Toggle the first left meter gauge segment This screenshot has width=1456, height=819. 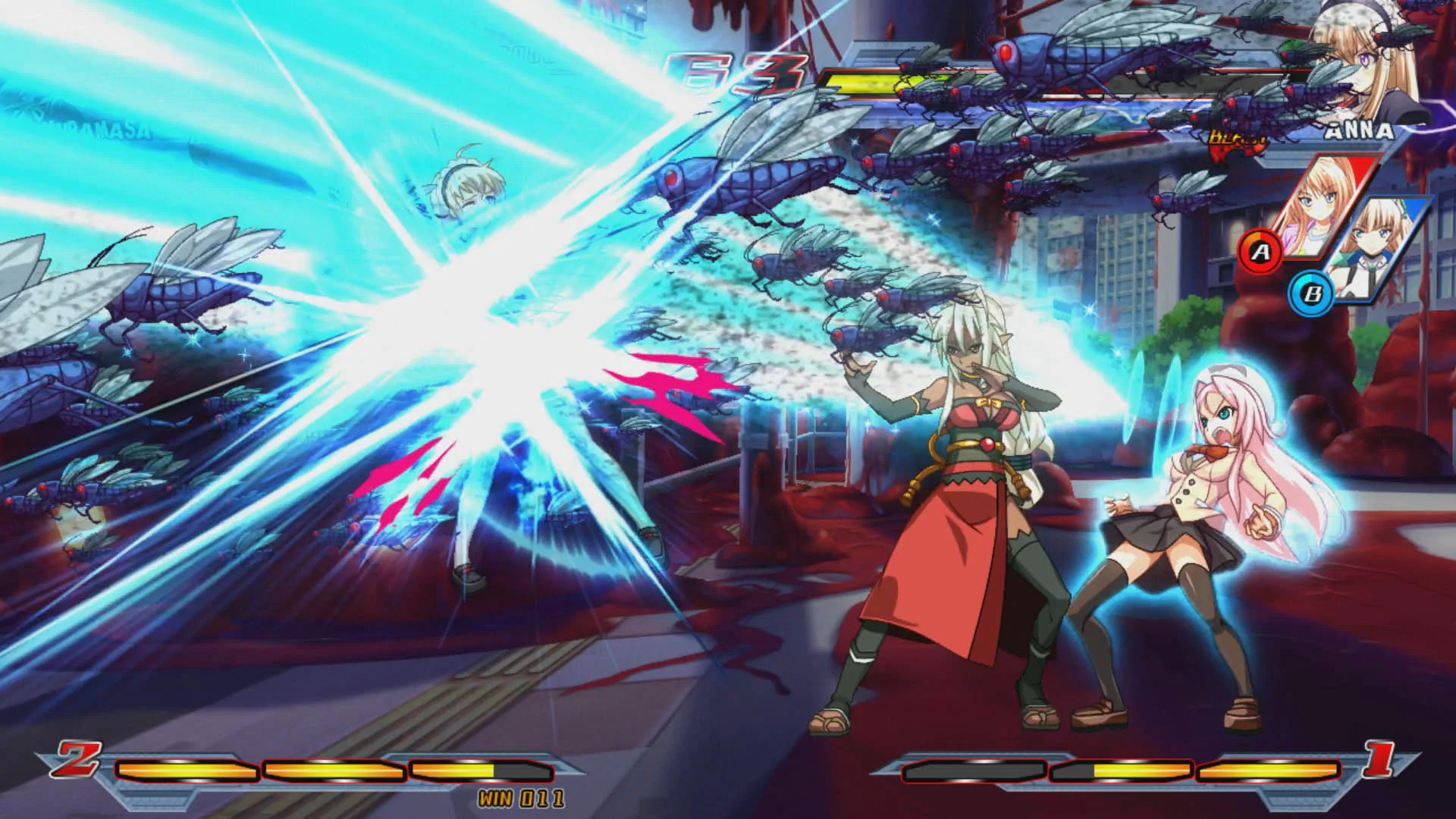pos(185,770)
